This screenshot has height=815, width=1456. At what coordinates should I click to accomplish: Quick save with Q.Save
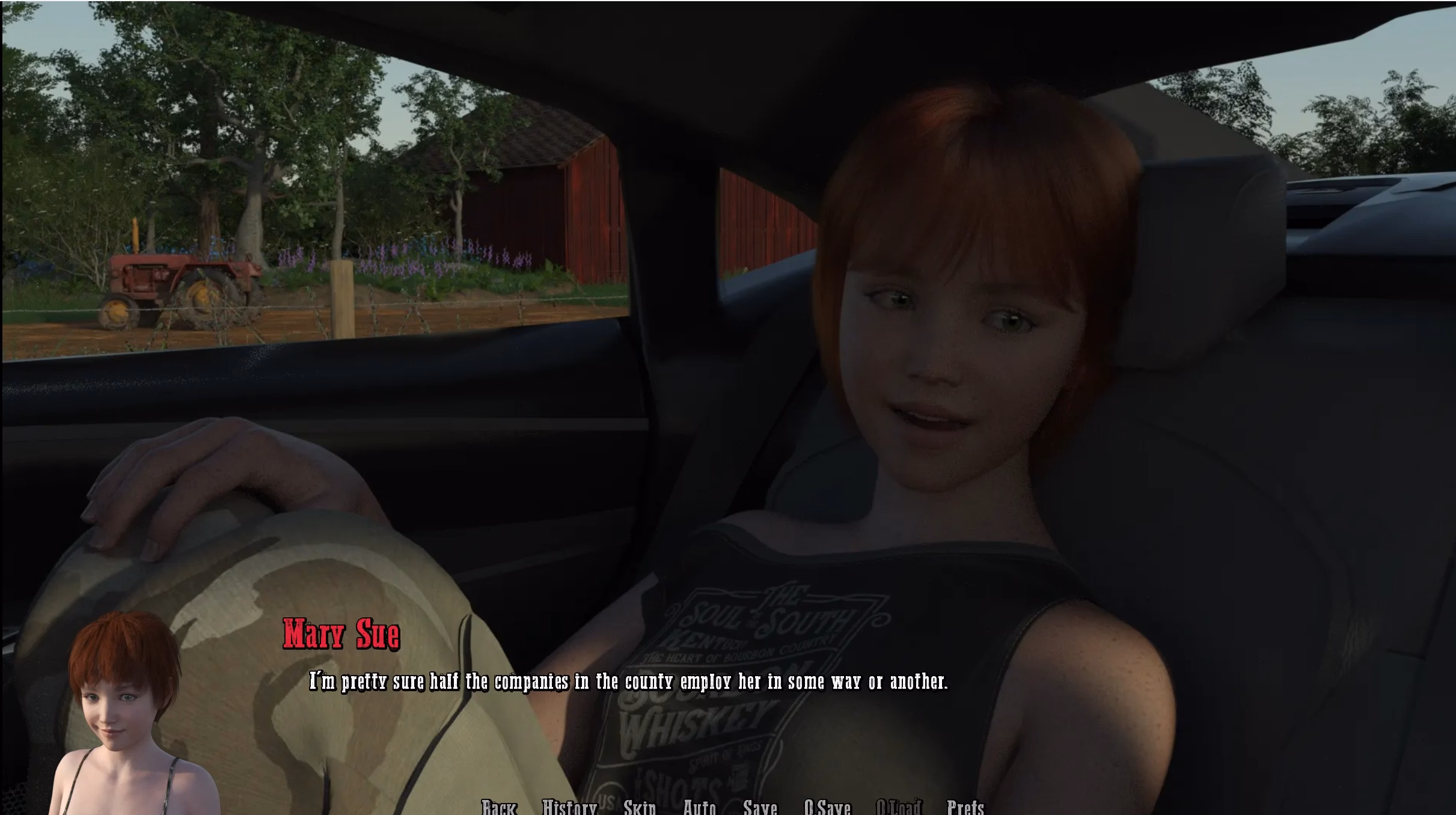tap(827, 807)
